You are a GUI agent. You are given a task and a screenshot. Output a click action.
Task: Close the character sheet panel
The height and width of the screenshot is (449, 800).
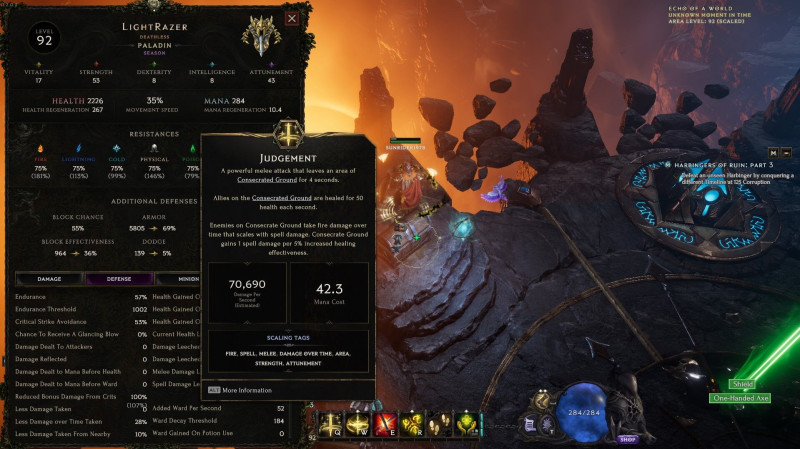coord(292,18)
